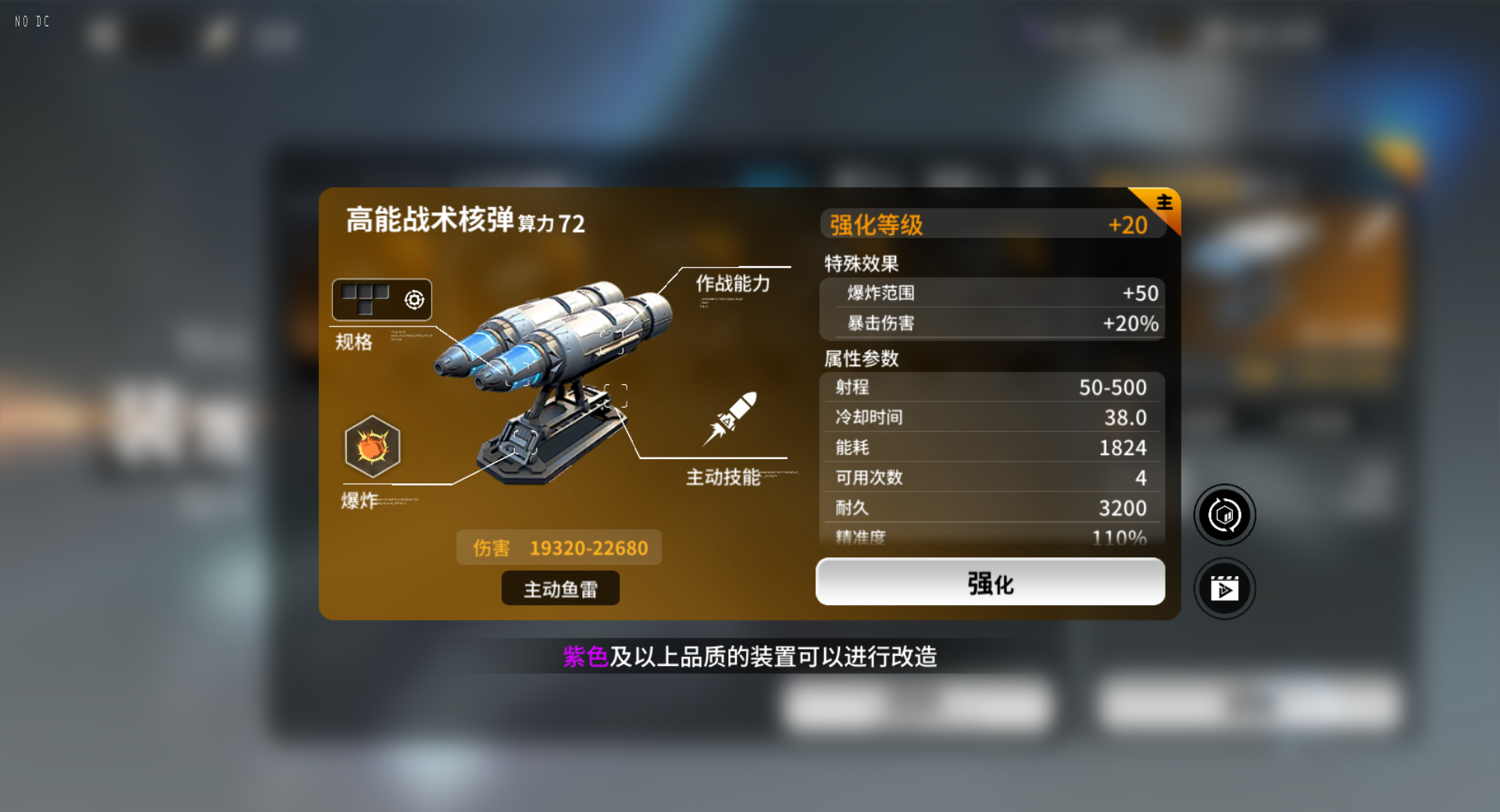Click the NO DC indicator at top-left
The width and height of the screenshot is (1500, 812).
30,21
